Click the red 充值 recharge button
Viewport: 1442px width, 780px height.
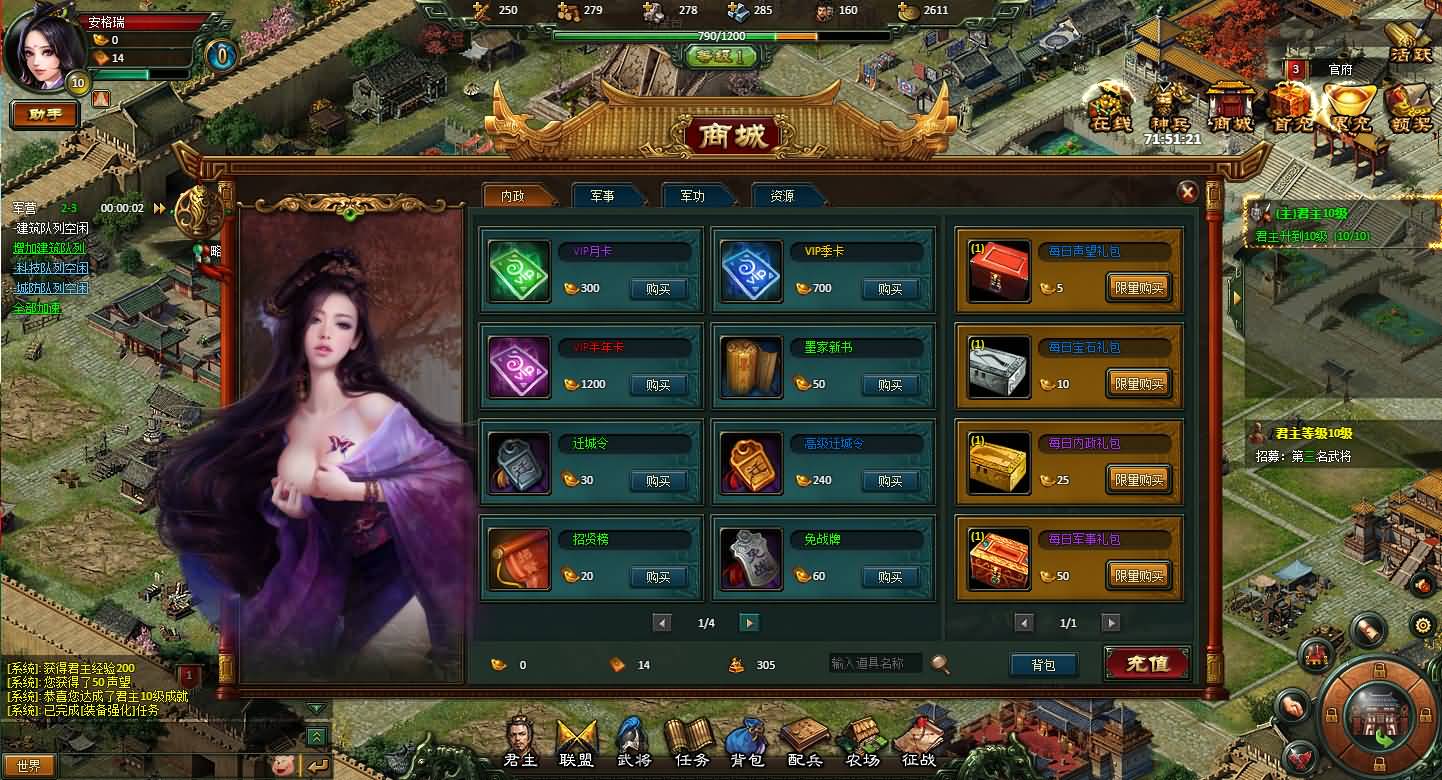(1146, 663)
